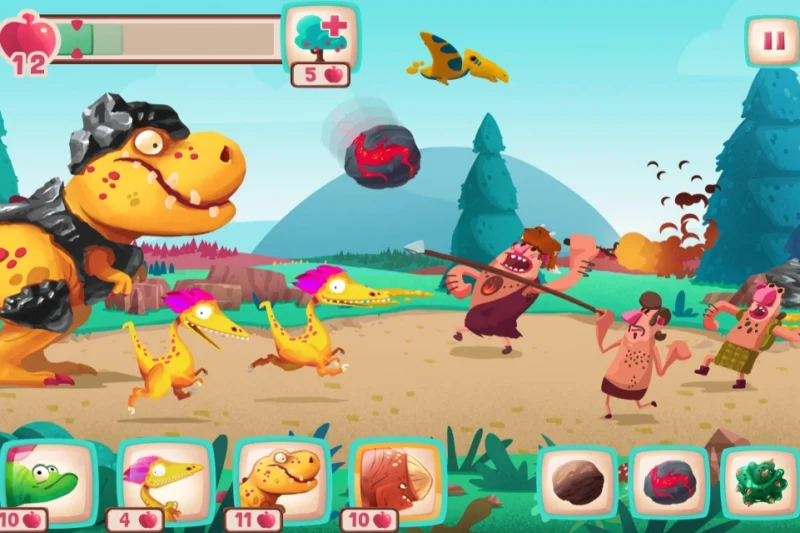Activate the brown boulder ability
Viewport: 800px width, 533px height.
click(577, 482)
